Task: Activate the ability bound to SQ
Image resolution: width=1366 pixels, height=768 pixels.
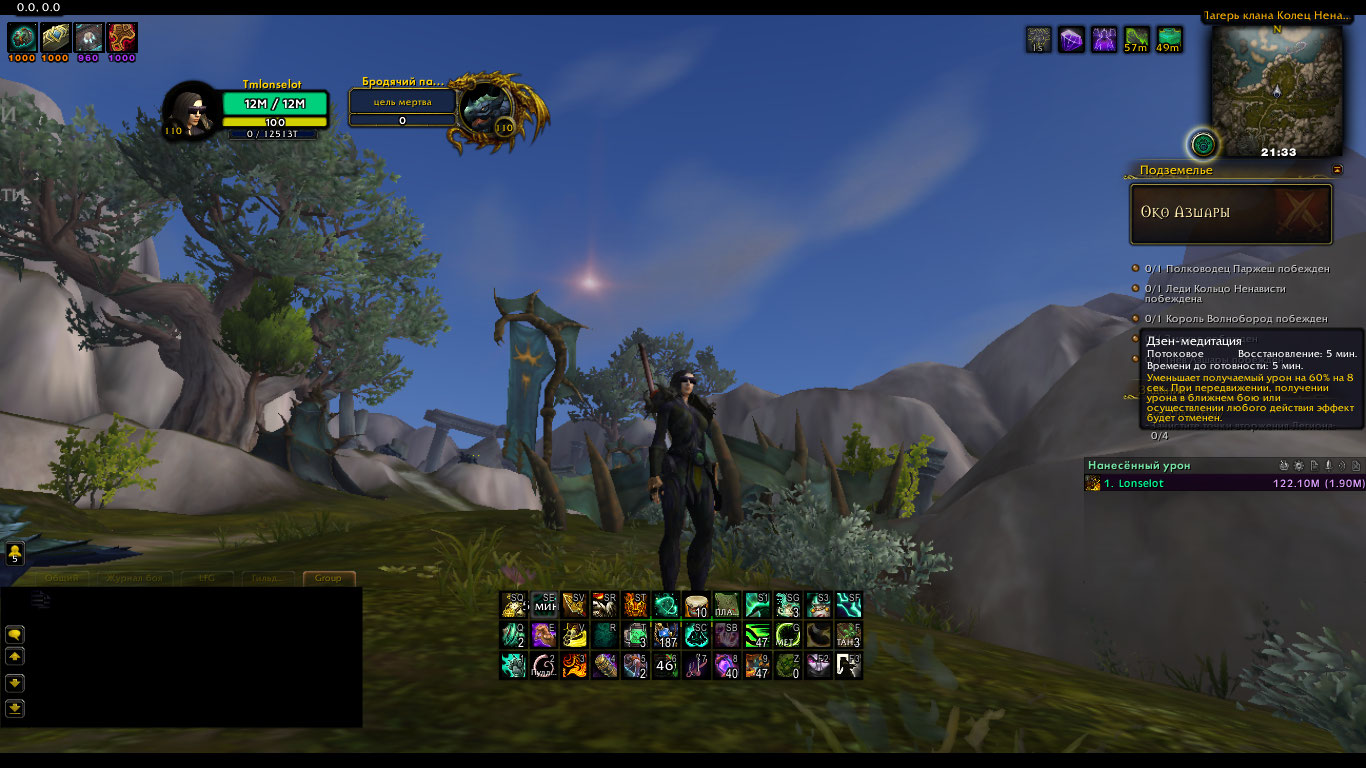Action: [514, 605]
